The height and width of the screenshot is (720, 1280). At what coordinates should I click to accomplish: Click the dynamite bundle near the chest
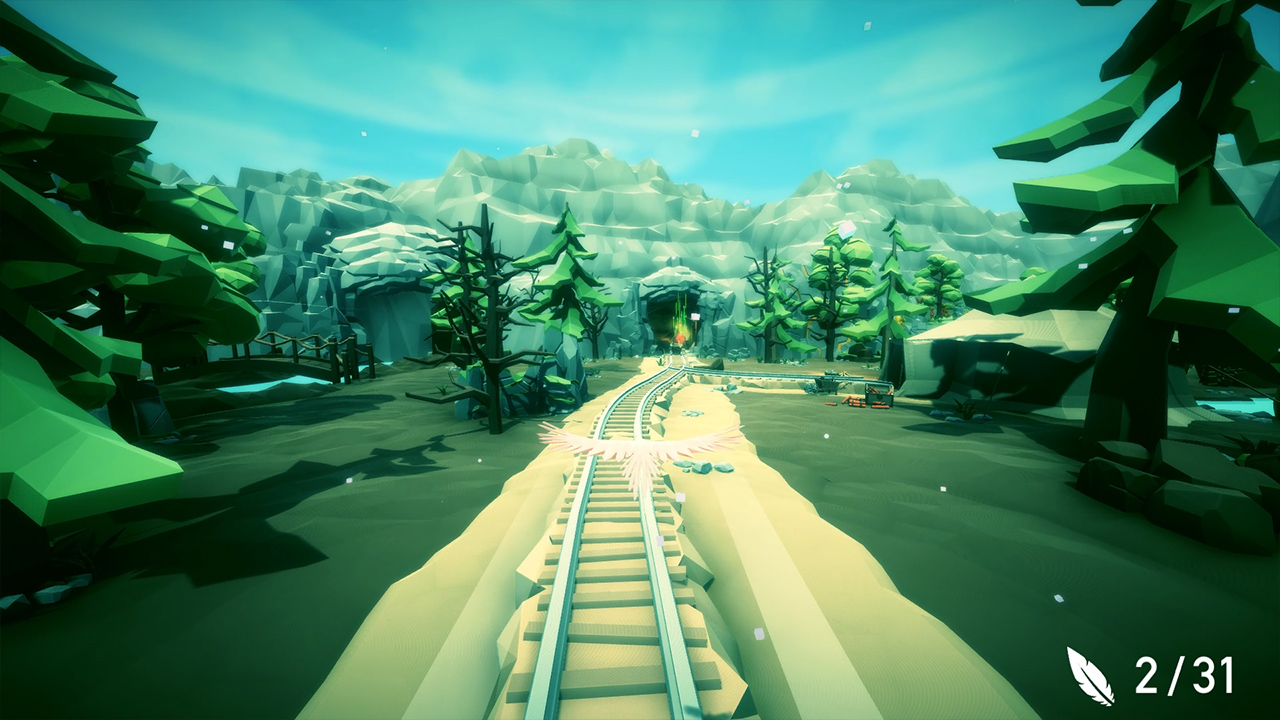pos(855,402)
